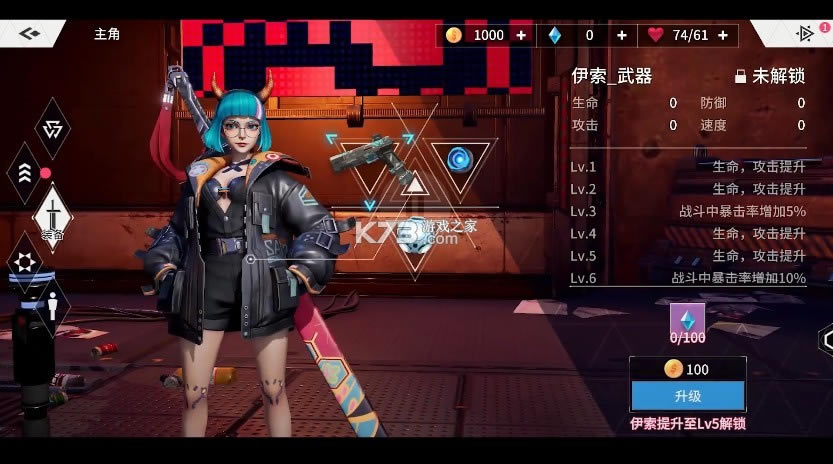833x464 pixels.
Task: Open the six-pointed star tab
Action: [24, 261]
